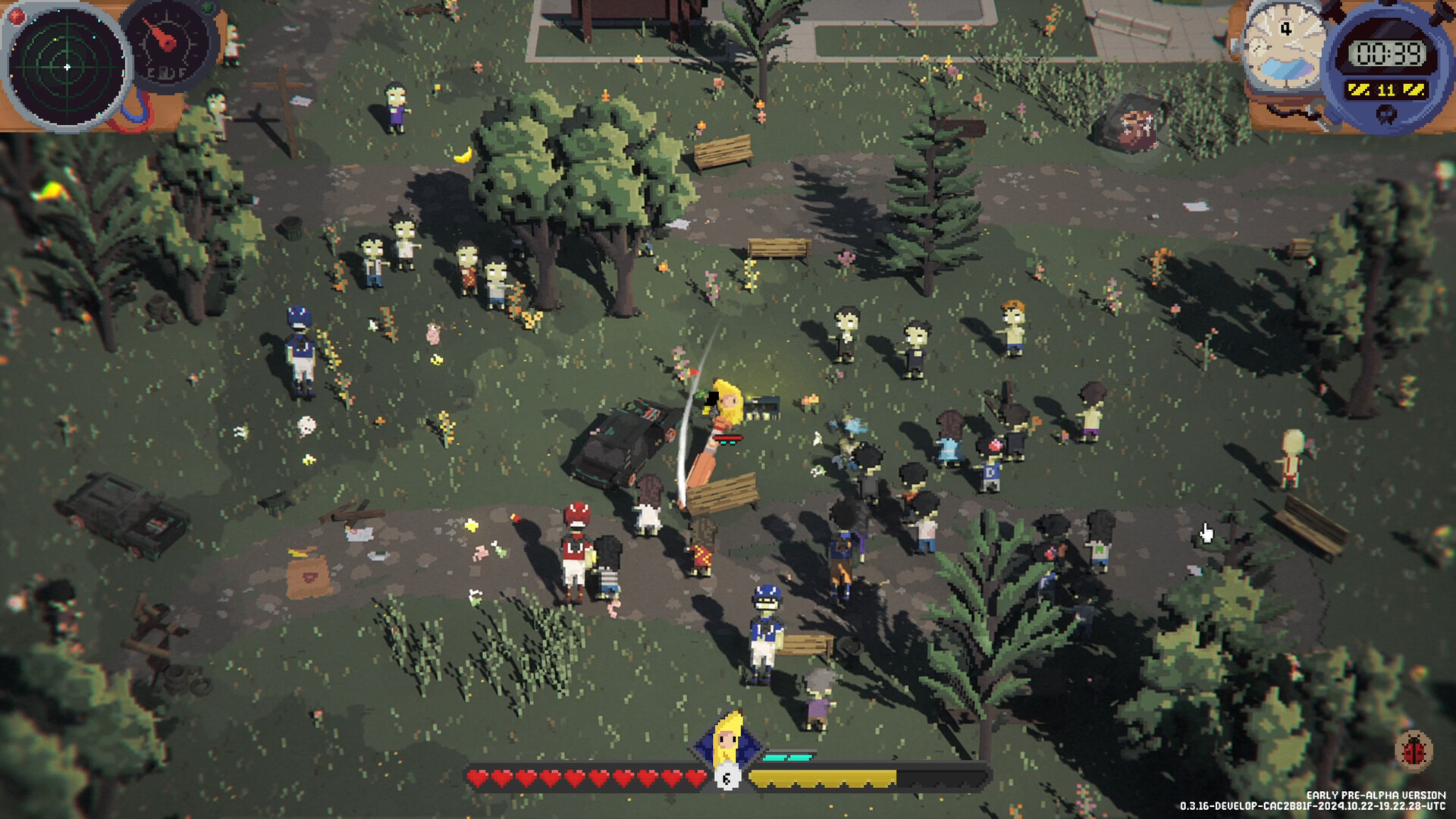
Task: Select a cyan blip on the radar edge
Action: tap(99, 20)
